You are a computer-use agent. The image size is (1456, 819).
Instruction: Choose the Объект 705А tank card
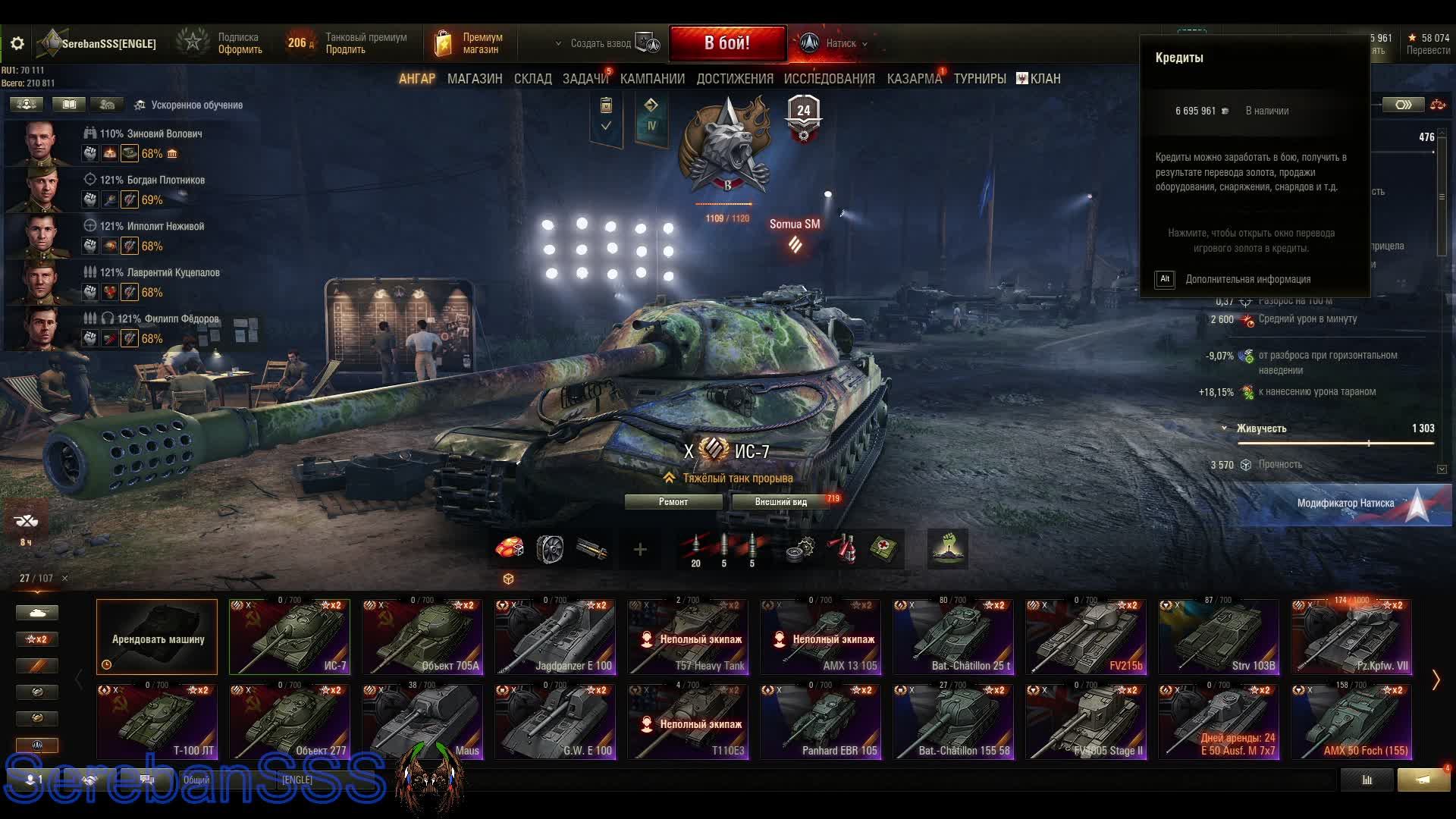(422, 637)
